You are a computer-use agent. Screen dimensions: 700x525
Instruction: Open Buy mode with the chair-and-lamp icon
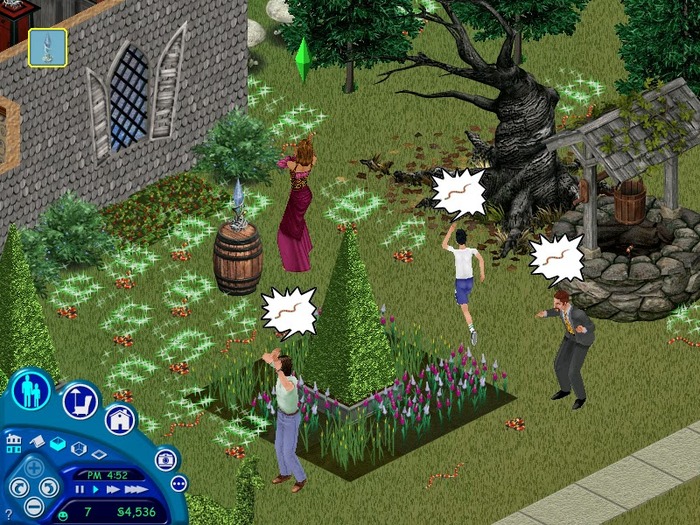(81, 401)
